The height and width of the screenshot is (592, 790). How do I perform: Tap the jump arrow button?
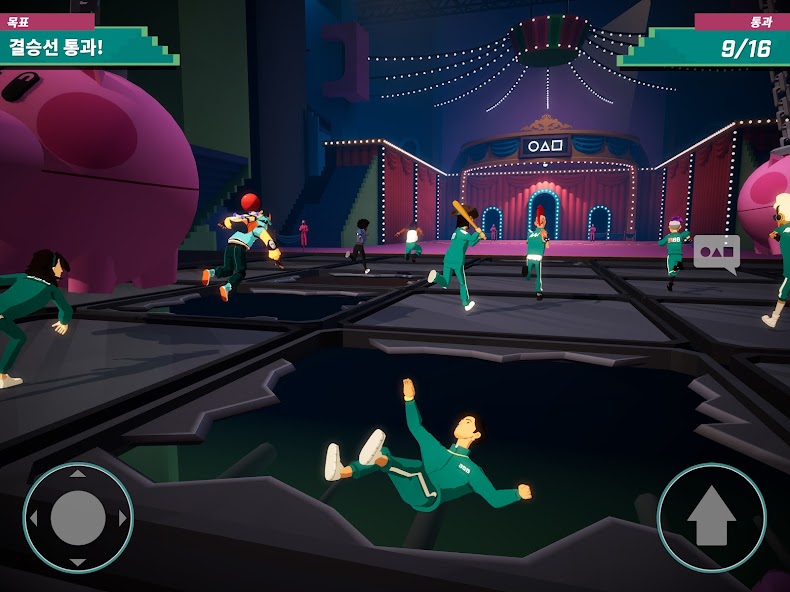711,518
